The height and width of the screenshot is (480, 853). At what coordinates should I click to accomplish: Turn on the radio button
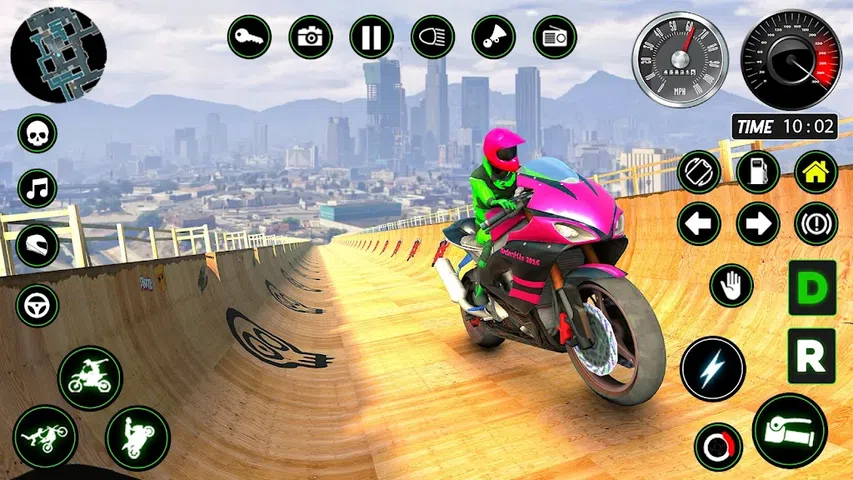pos(554,38)
